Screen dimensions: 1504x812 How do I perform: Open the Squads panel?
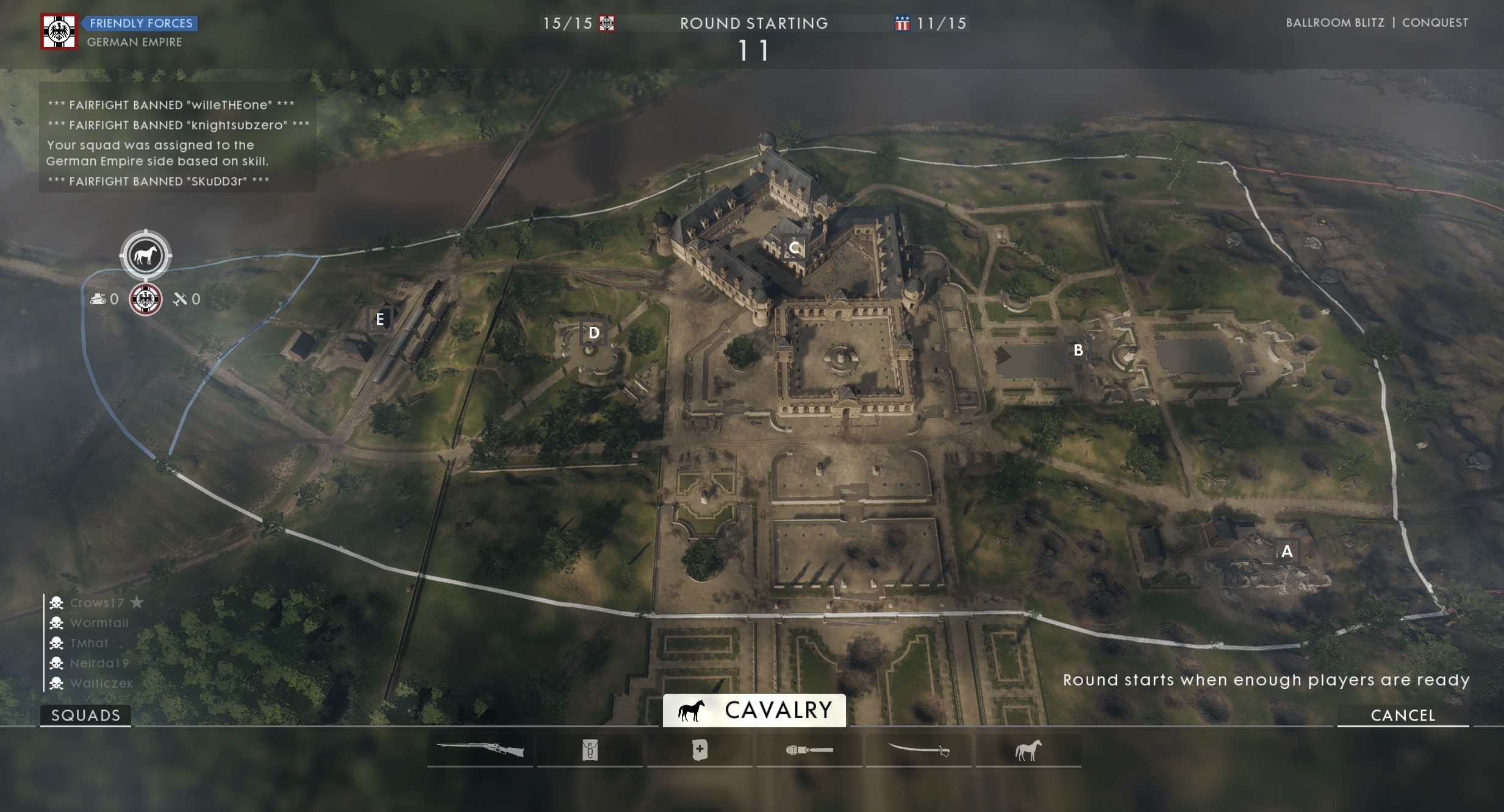85,715
